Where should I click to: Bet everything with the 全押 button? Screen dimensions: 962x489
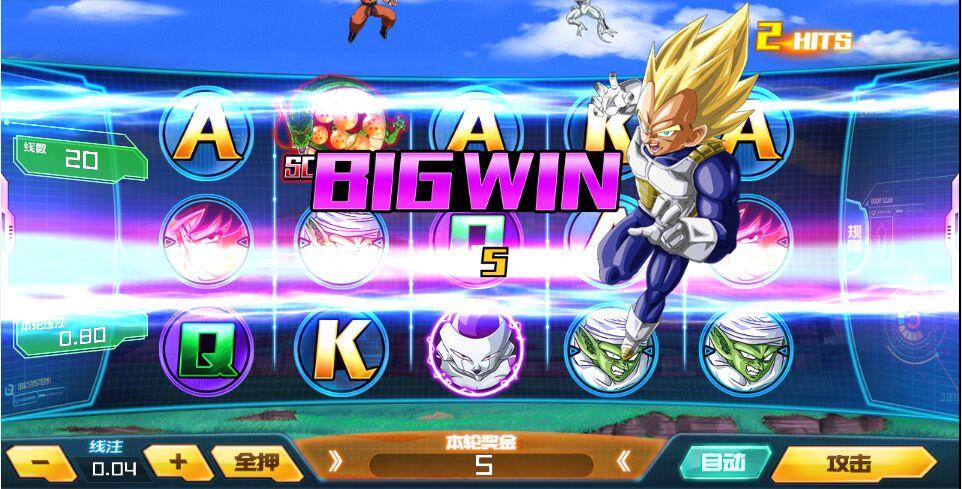point(256,463)
